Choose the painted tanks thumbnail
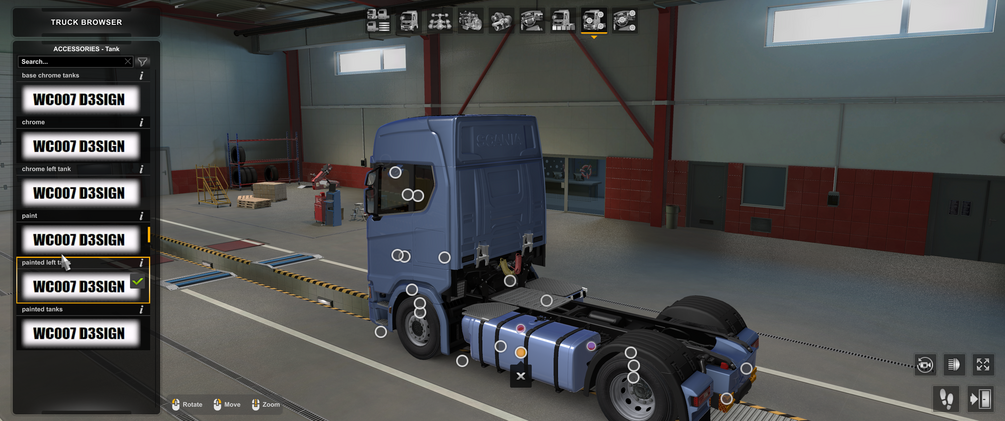The height and width of the screenshot is (421, 1005). point(79,333)
